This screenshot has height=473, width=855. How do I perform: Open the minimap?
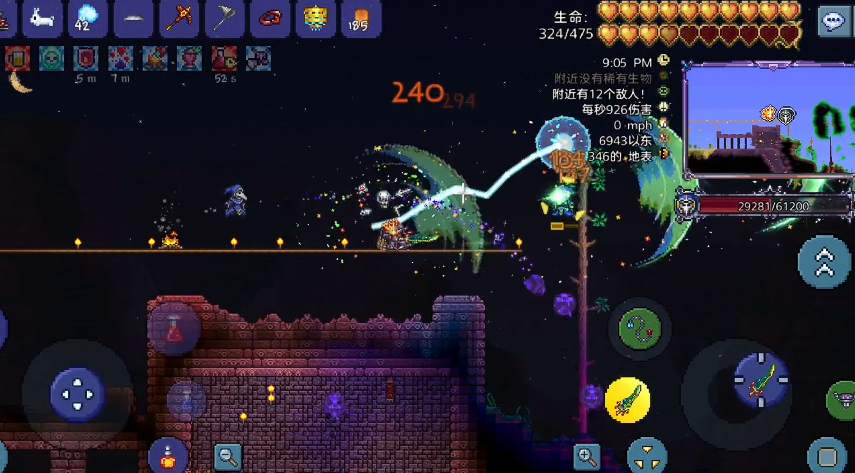(x=767, y=121)
